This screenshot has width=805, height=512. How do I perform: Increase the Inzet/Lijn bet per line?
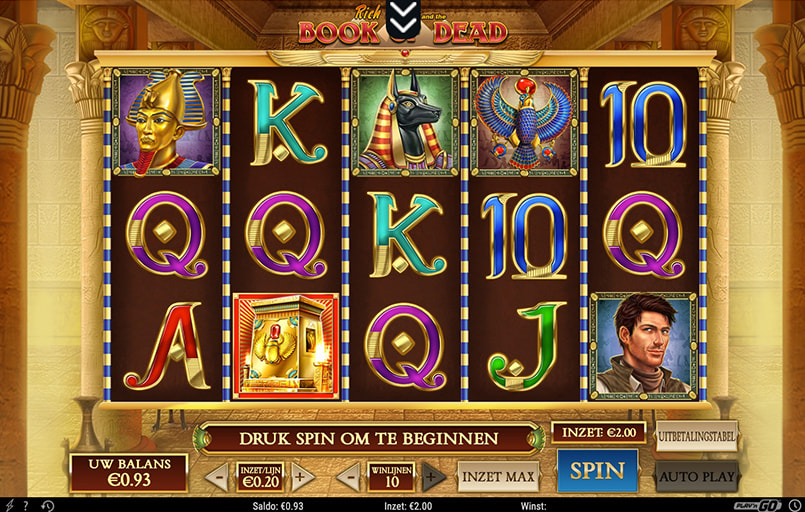point(302,476)
